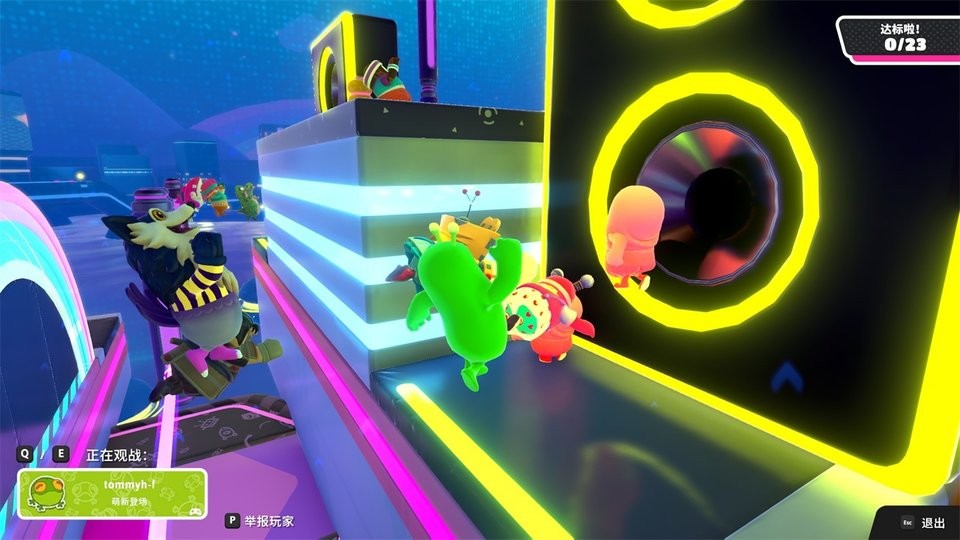Choose 退出 to exit spectating
The height and width of the screenshot is (540, 960).
click(x=922, y=522)
